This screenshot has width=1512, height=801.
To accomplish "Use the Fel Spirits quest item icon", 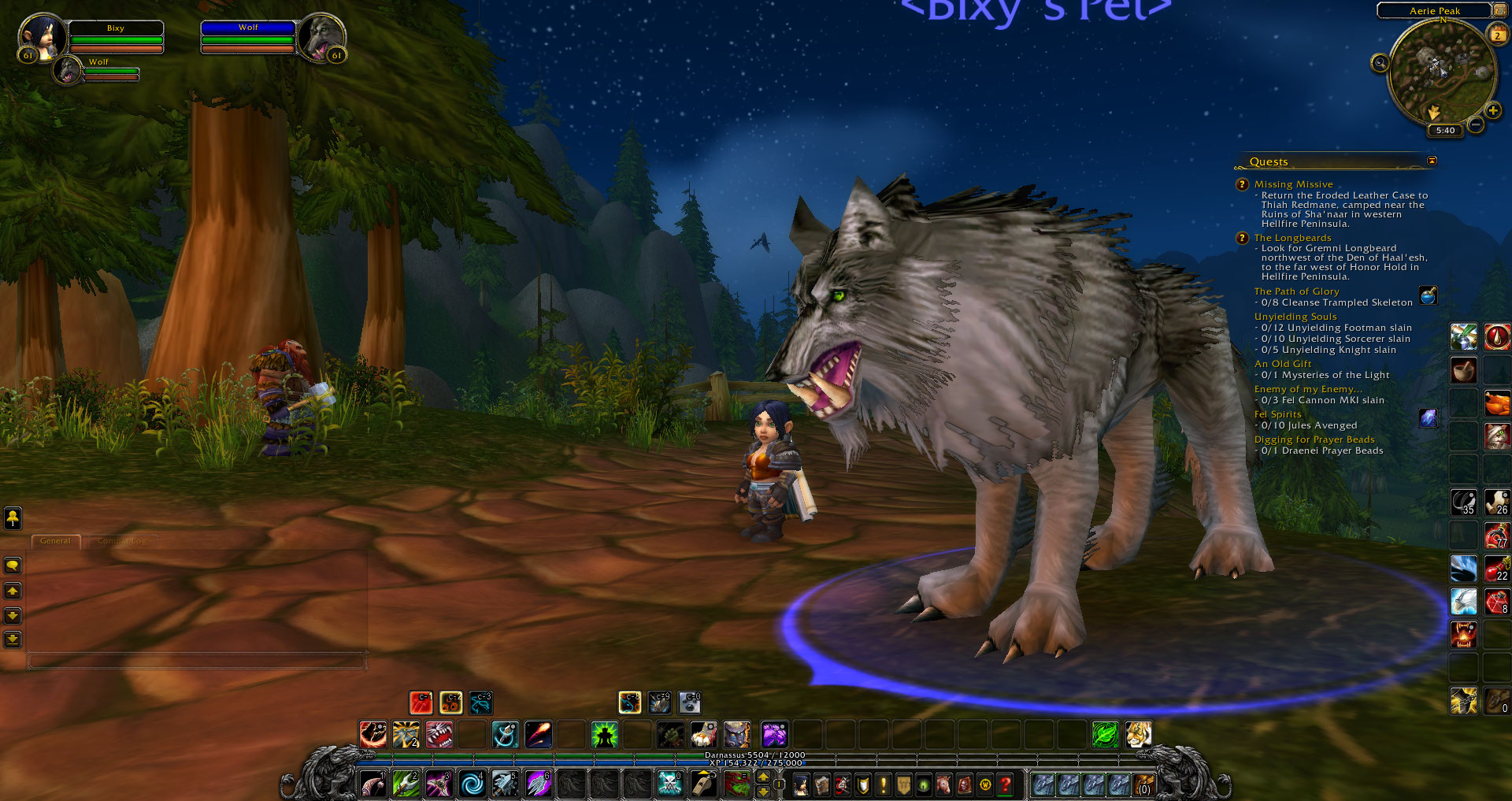I will pos(1428,418).
